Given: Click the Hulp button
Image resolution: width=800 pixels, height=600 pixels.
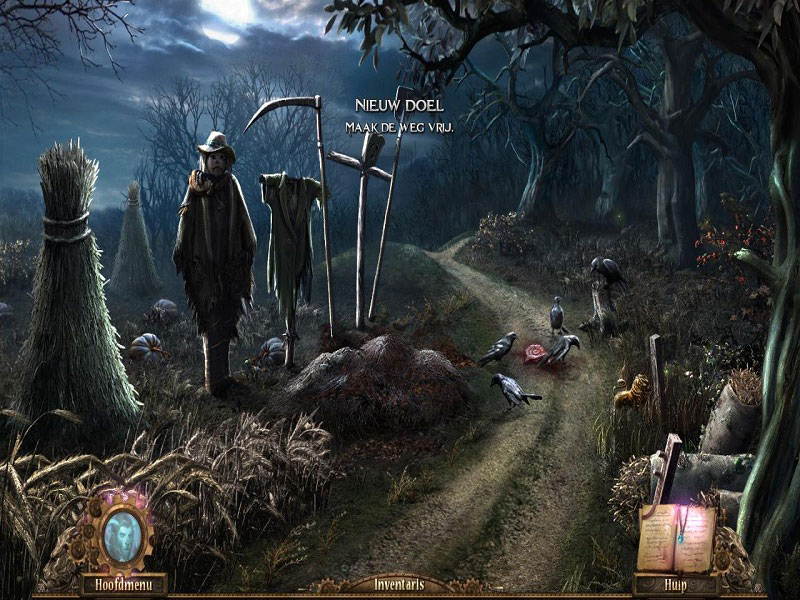Looking at the screenshot, I should tap(675, 584).
